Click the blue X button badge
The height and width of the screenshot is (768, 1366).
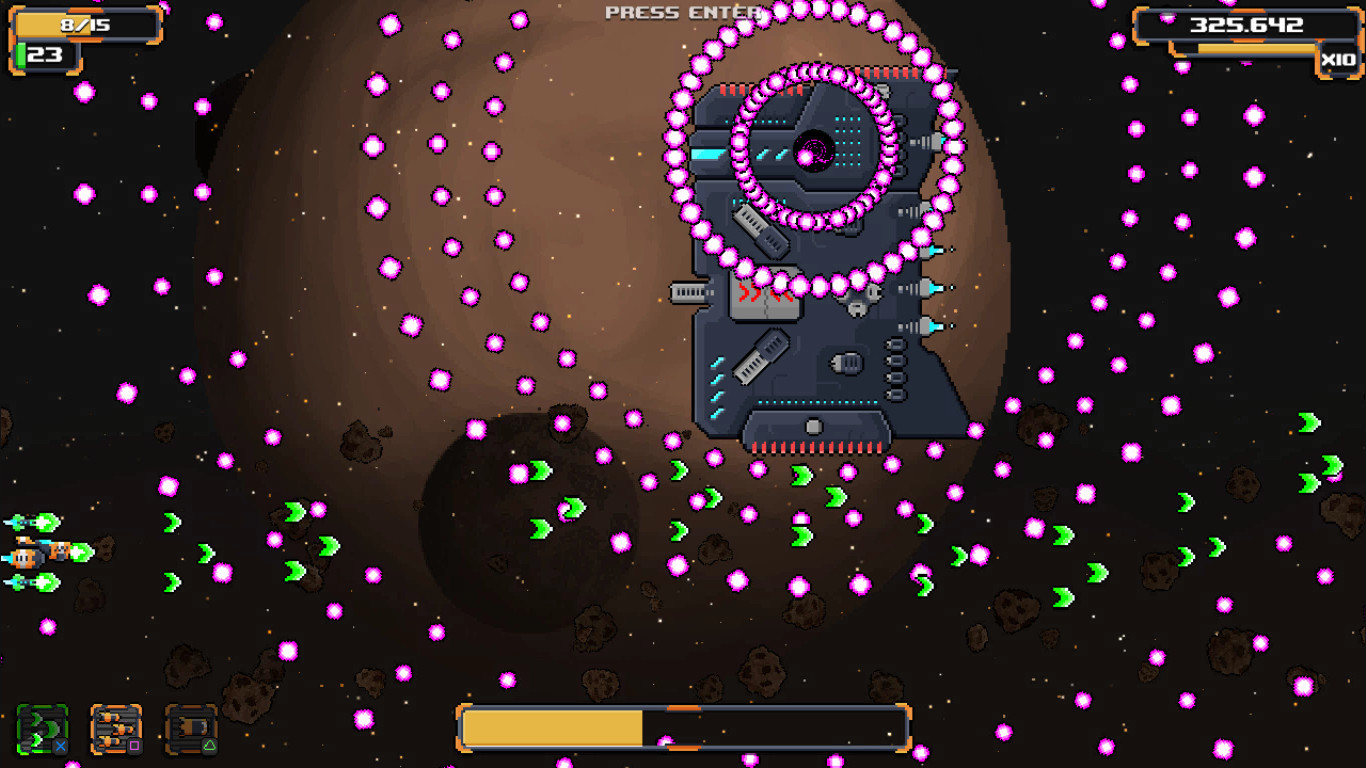point(61,747)
